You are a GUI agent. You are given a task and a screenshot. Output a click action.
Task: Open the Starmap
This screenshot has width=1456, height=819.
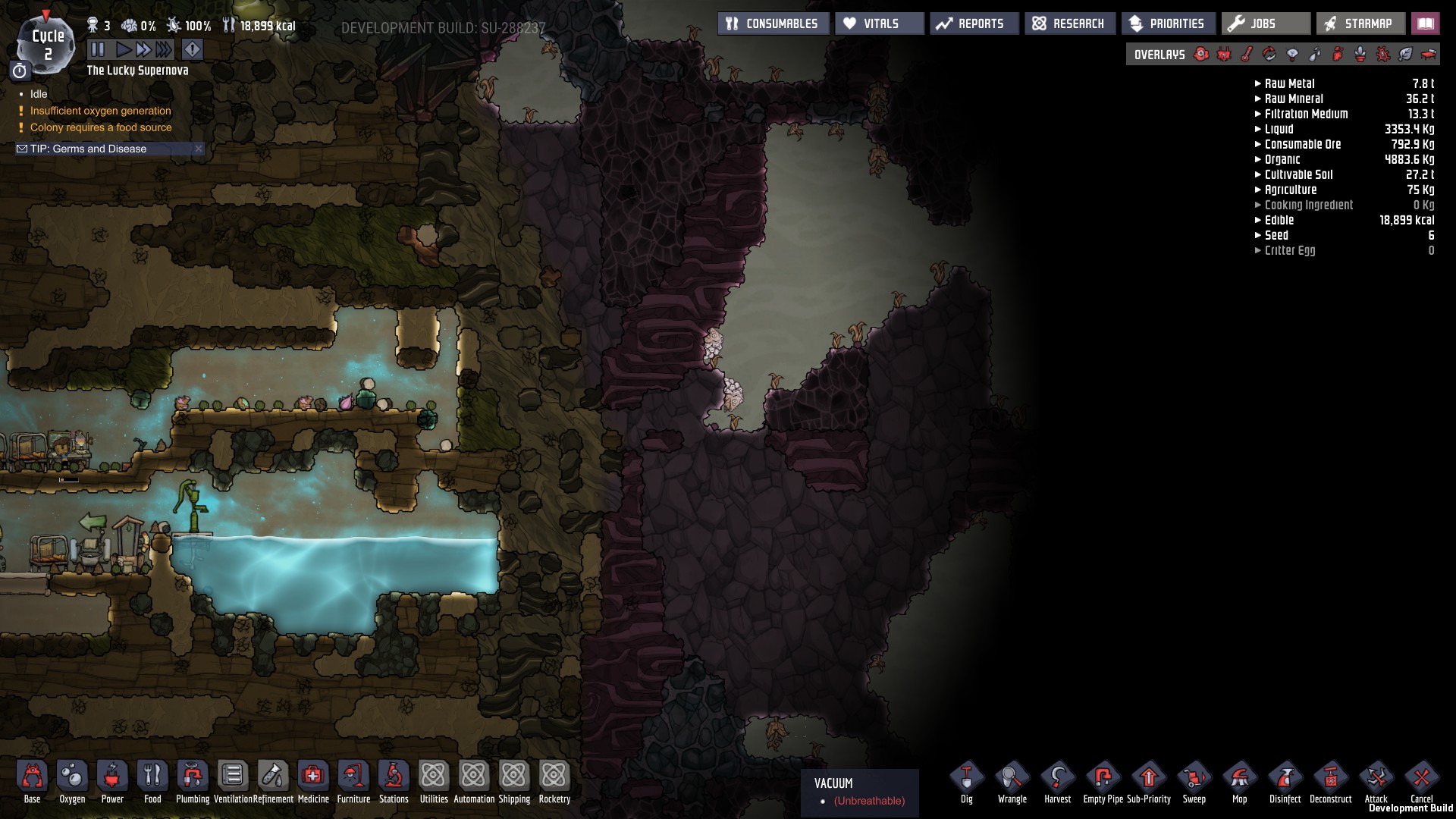point(1360,24)
